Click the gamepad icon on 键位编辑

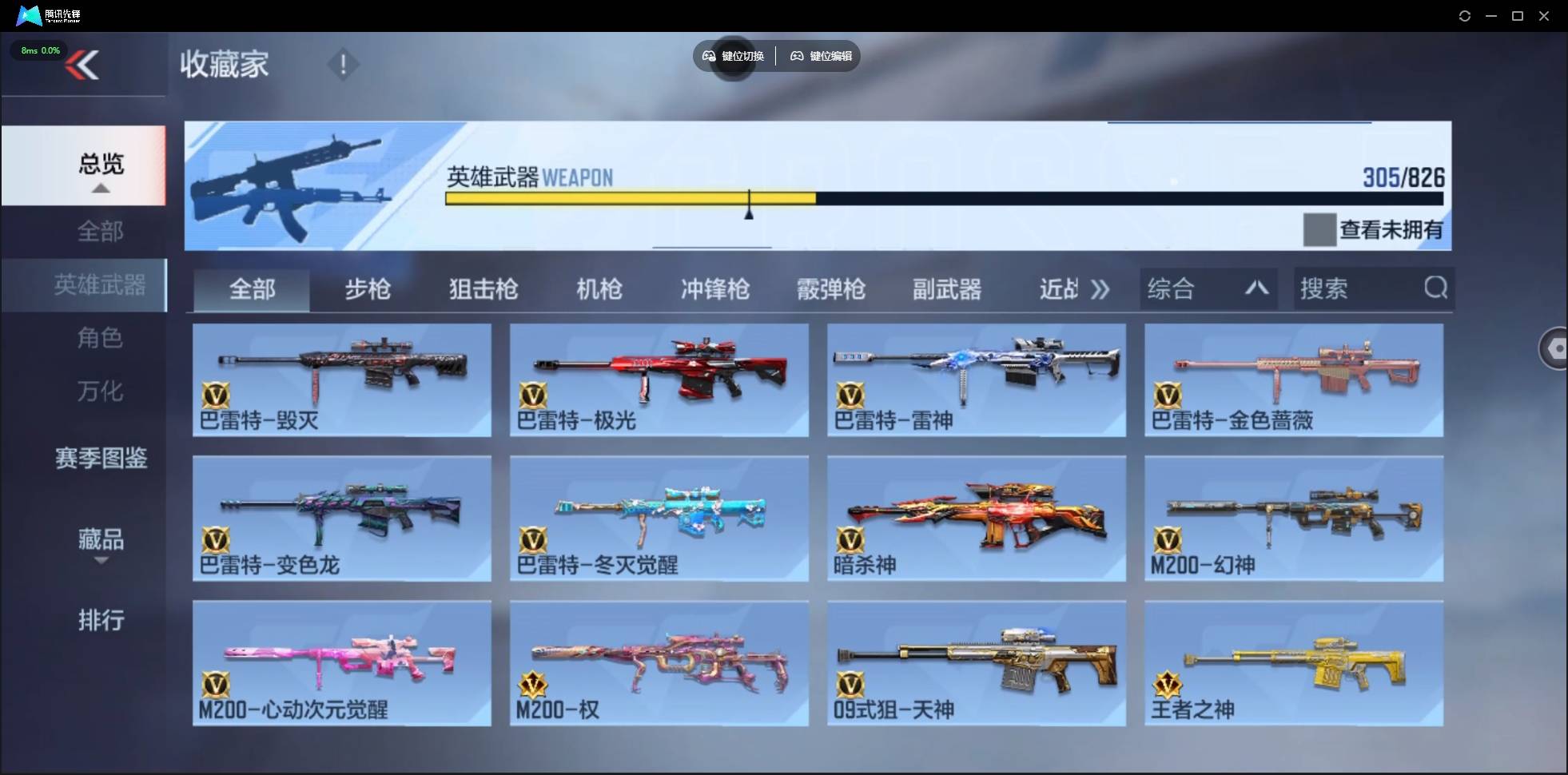click(x=797, y=56)
